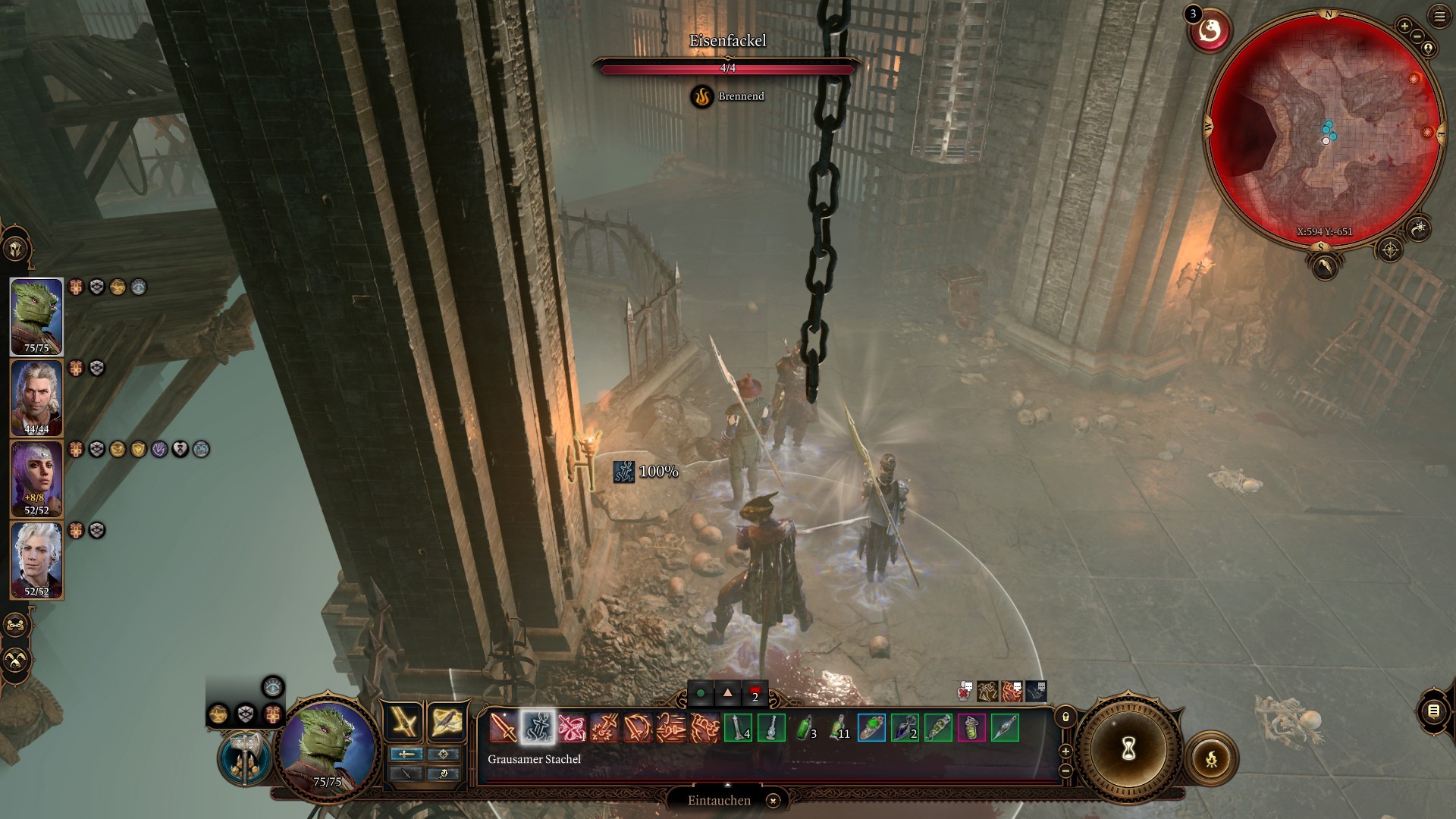Image resolution: width=1456 pixels, height=819 pixels.
Task: Click the red illithid power button
Action: point(1210,32)
